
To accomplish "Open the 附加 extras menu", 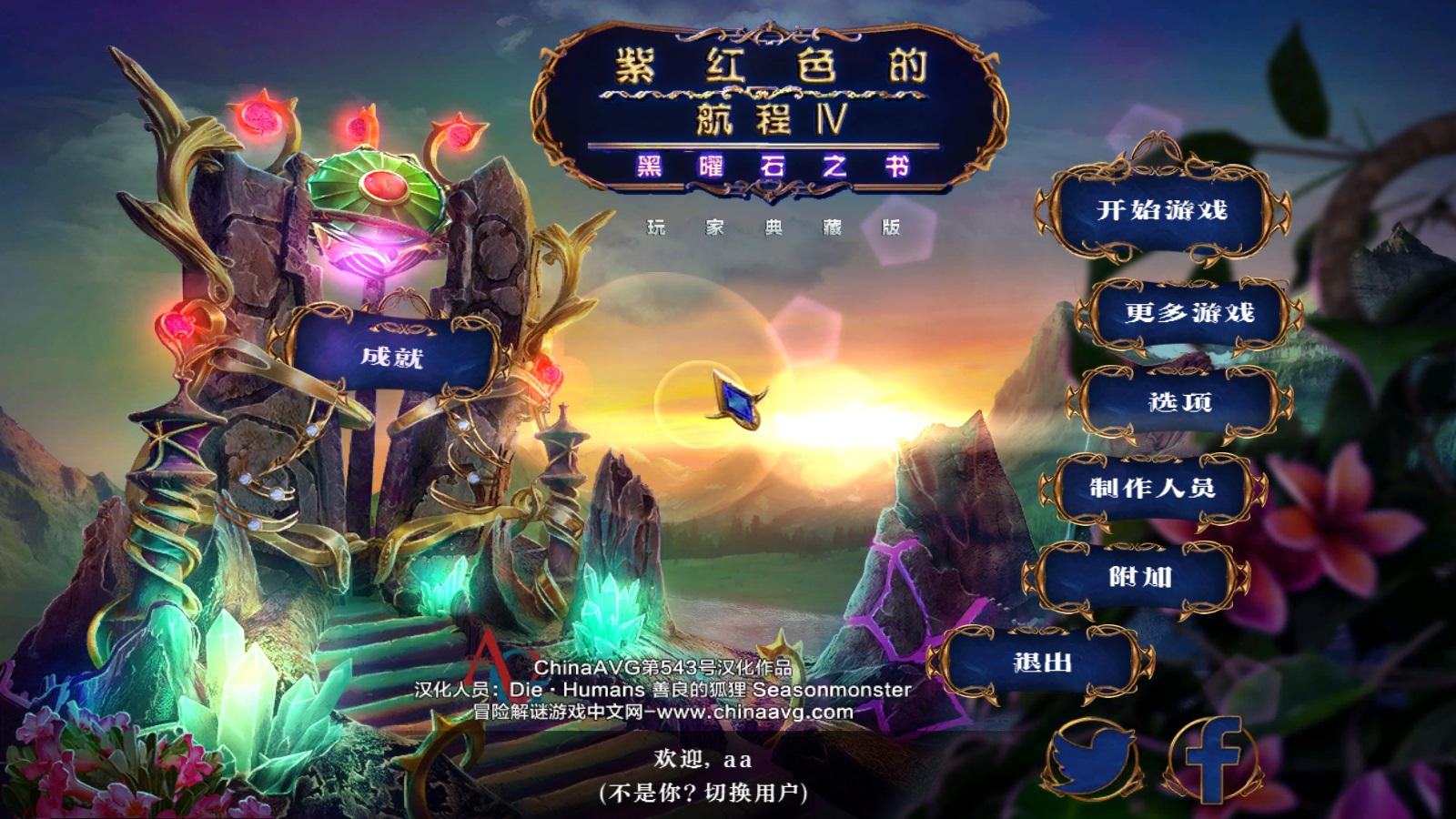I will click(1139, 577).
